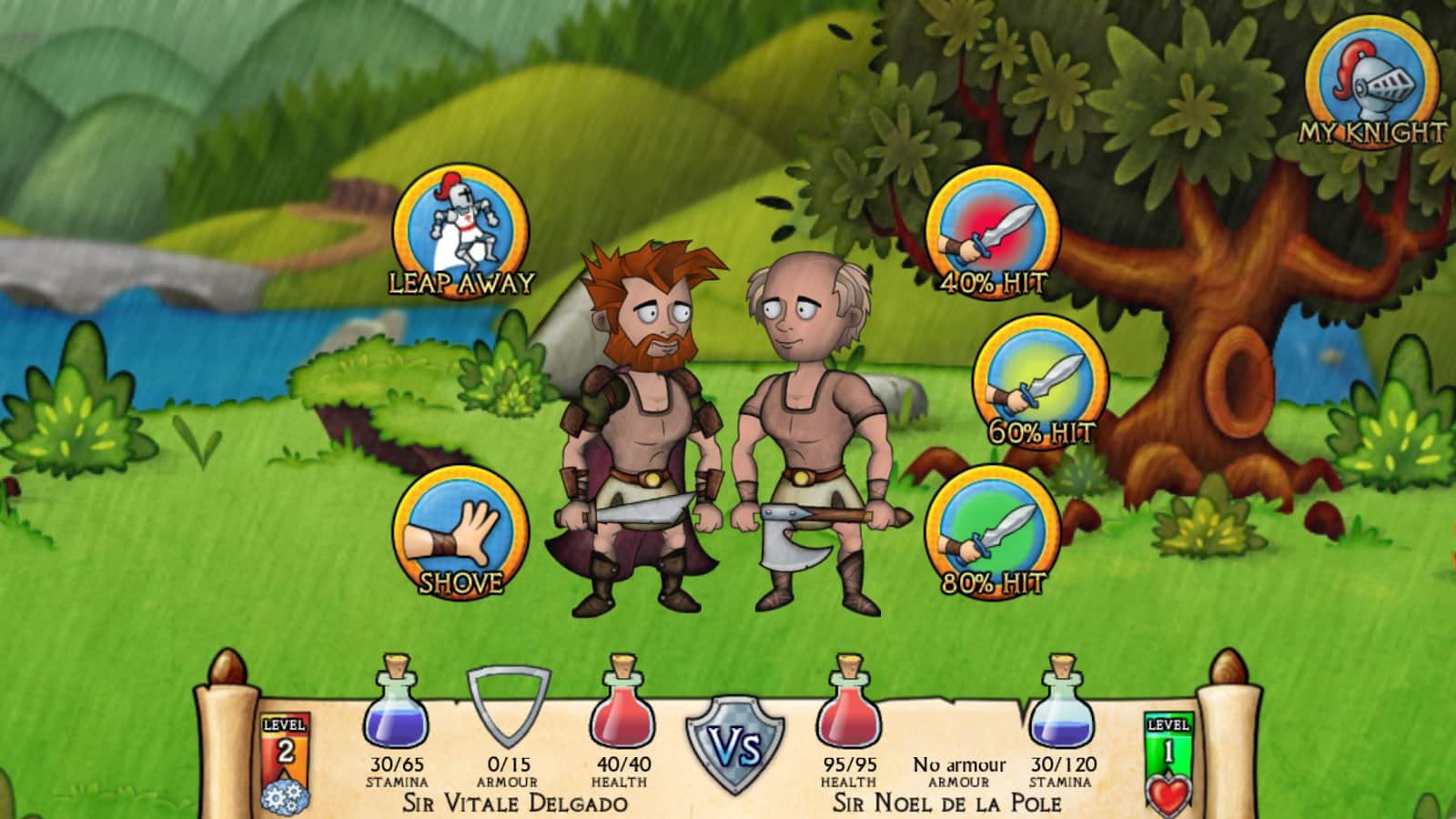Click the 40/40 health potion
This screenshot has width=1456, height=819.
624,719
